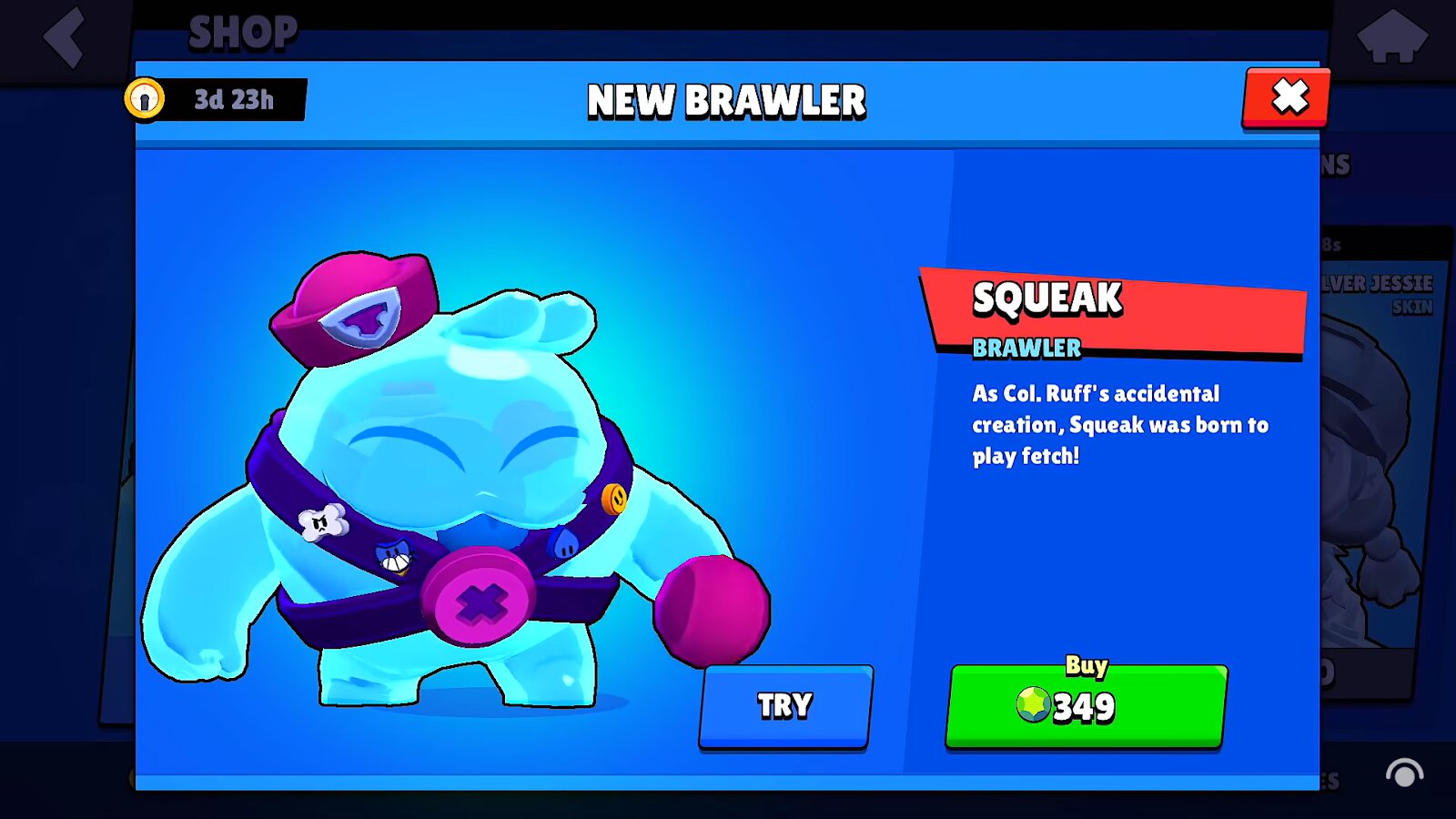Click the BRAWLER label under Squeak's name
1456x819 pixels.
1024,348
